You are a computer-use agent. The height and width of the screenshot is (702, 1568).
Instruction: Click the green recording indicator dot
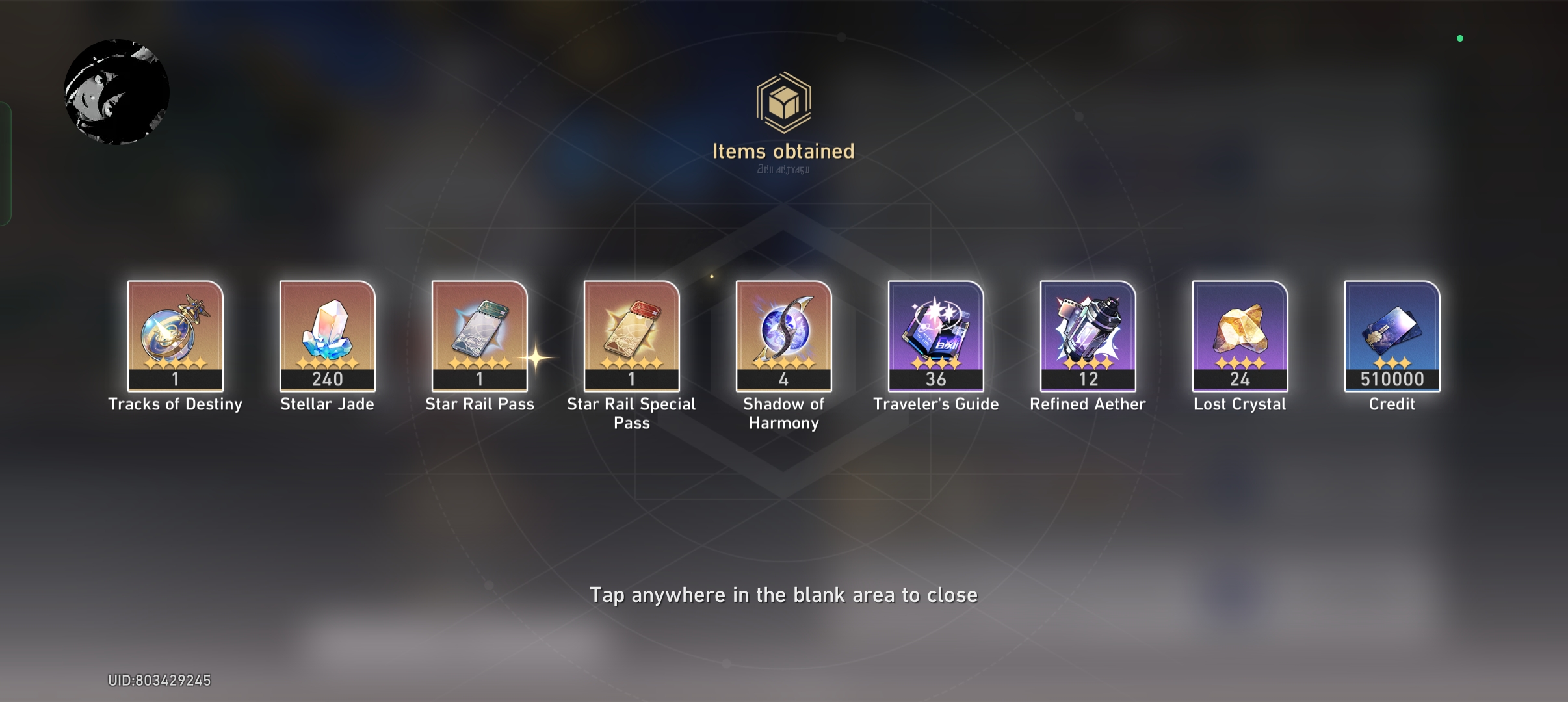pyautogui.click(x=1461, y=38)
